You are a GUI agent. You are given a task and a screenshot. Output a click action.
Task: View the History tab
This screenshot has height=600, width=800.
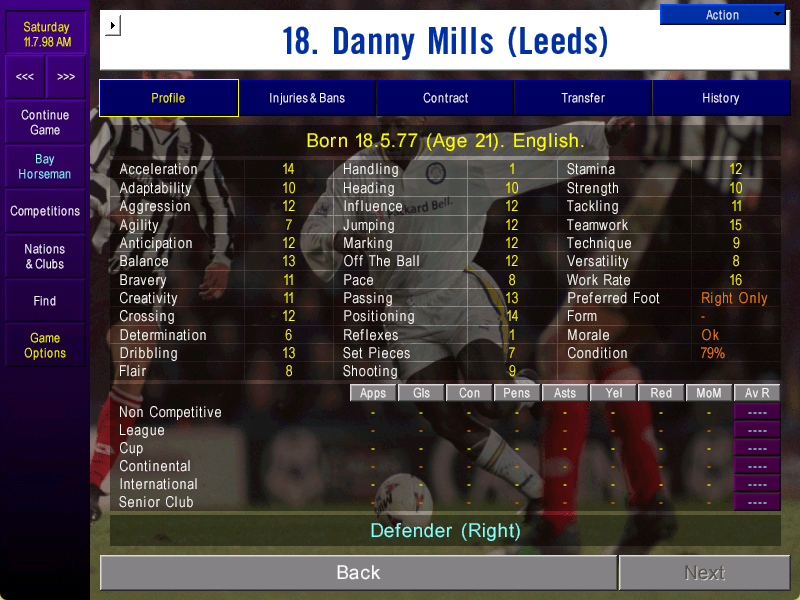tap(720, 98)
